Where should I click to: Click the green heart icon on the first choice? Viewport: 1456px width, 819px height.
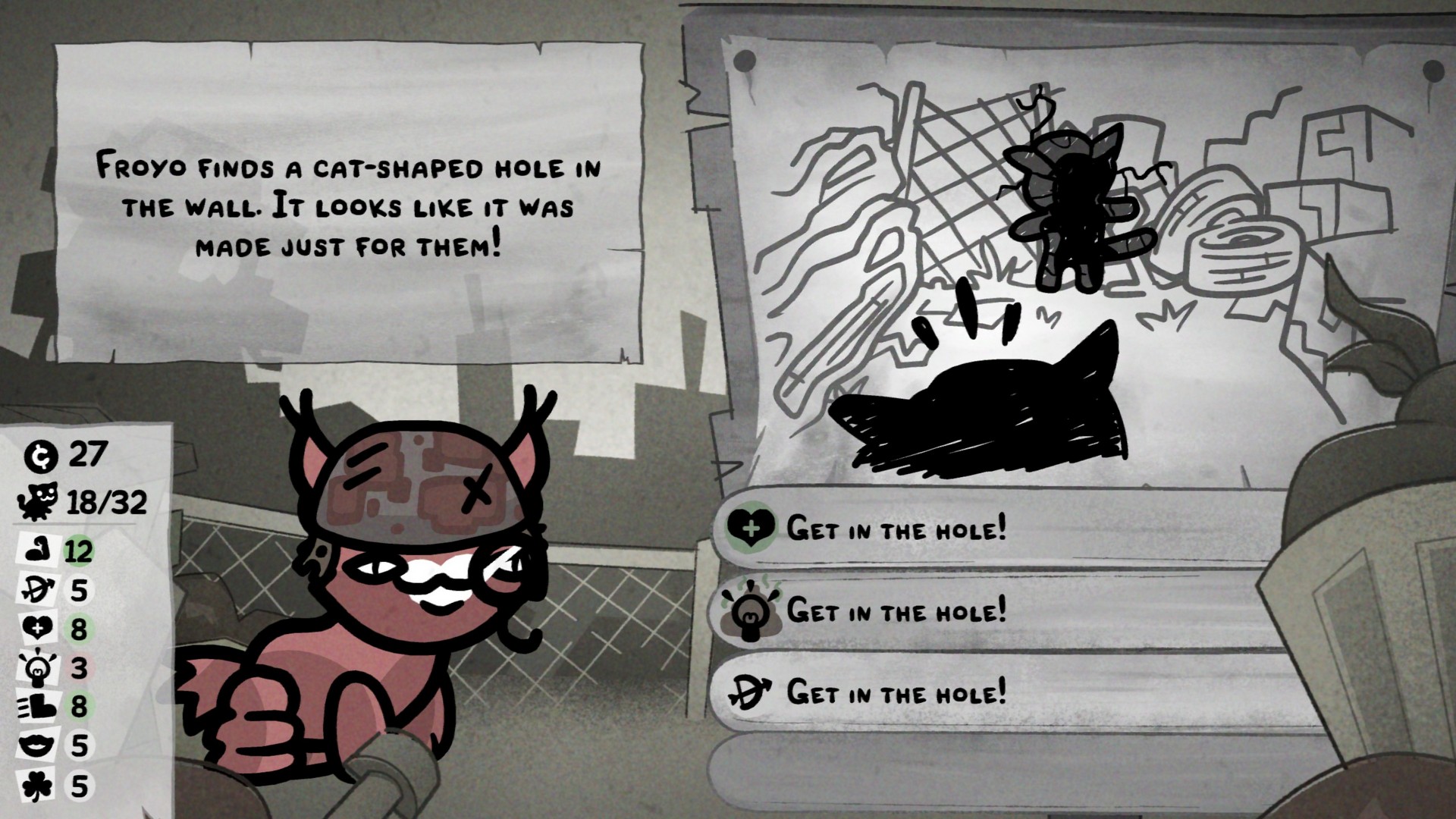[752, 529]
